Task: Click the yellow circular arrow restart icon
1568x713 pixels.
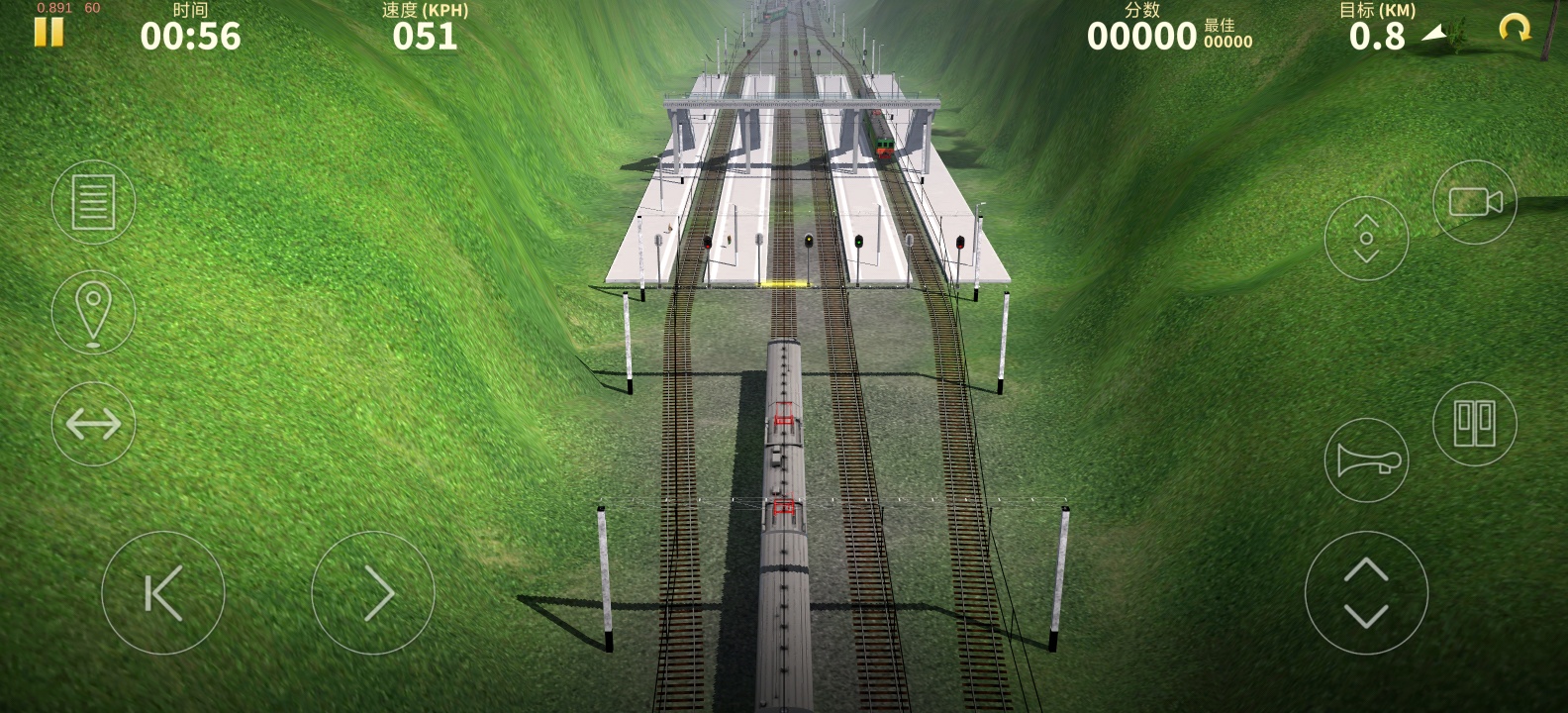Action: 1514,29
